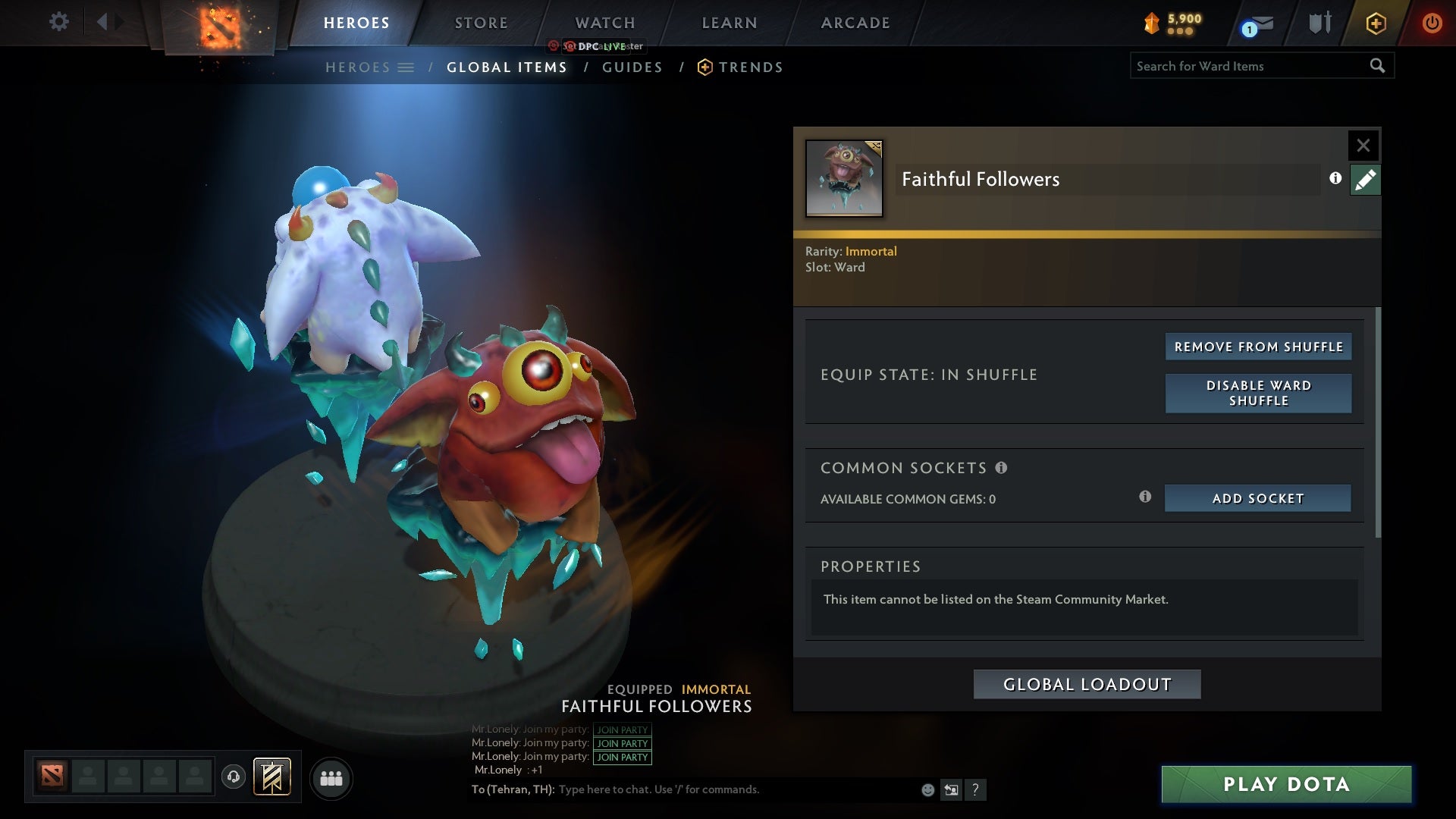Click the emoticon smiley in the chat bar
This screenshot has width=1456, height=819.
pos(927,789)
